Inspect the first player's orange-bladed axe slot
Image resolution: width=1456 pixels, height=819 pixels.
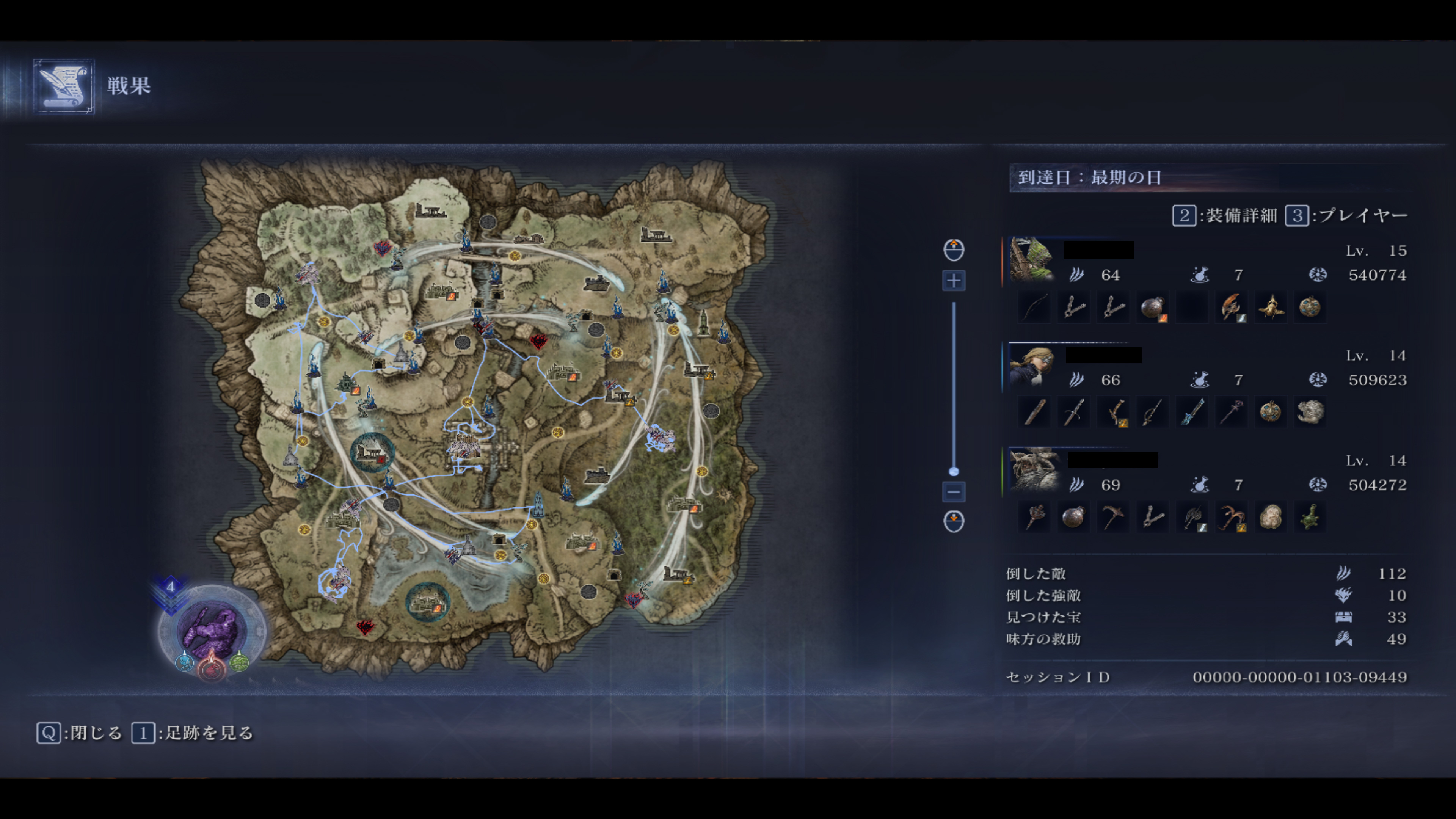pos(1231,308)
